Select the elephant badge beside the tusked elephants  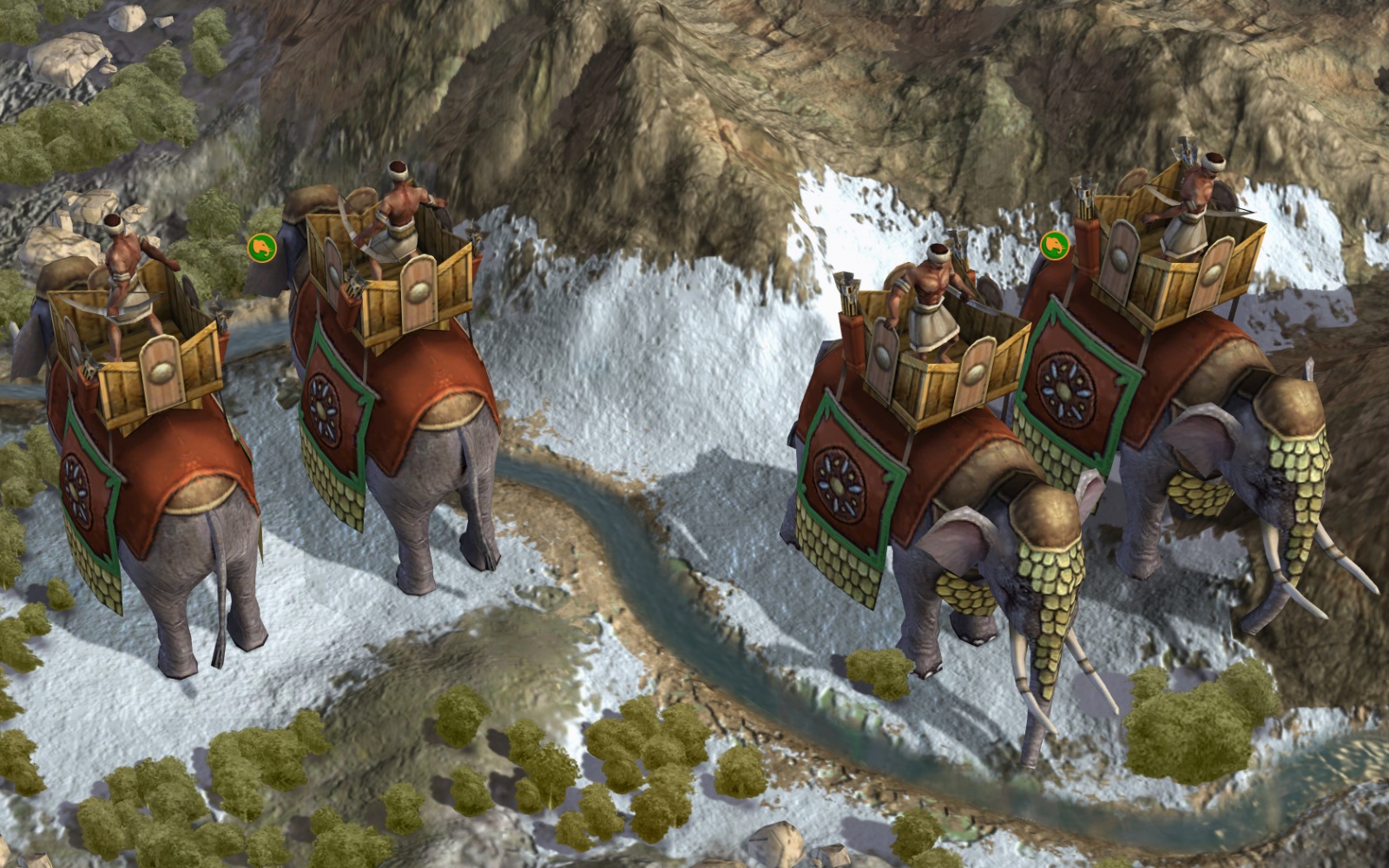coord(1055,245)
